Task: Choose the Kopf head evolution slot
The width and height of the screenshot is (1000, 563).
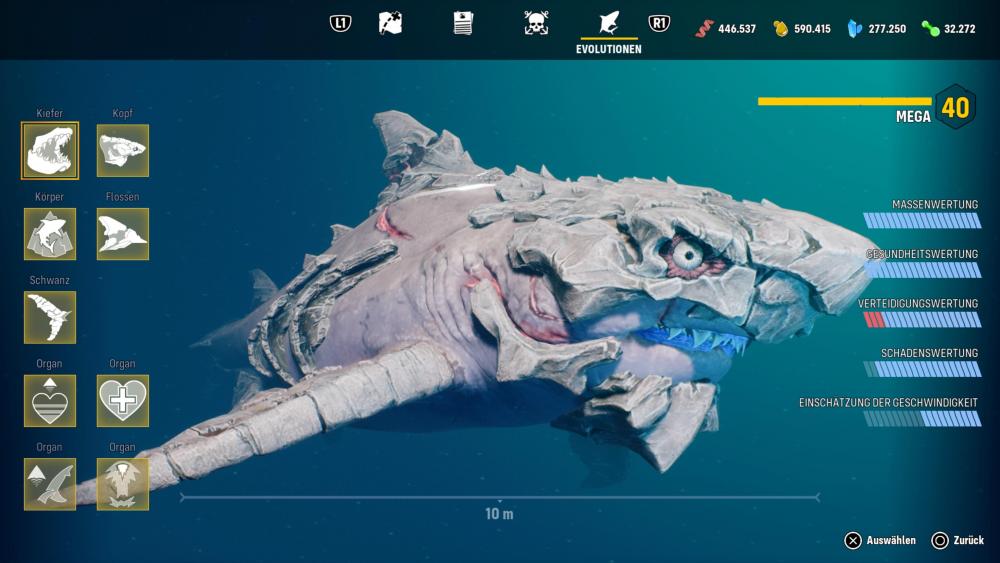Action: pyautogui.click(x=123, y=151)
